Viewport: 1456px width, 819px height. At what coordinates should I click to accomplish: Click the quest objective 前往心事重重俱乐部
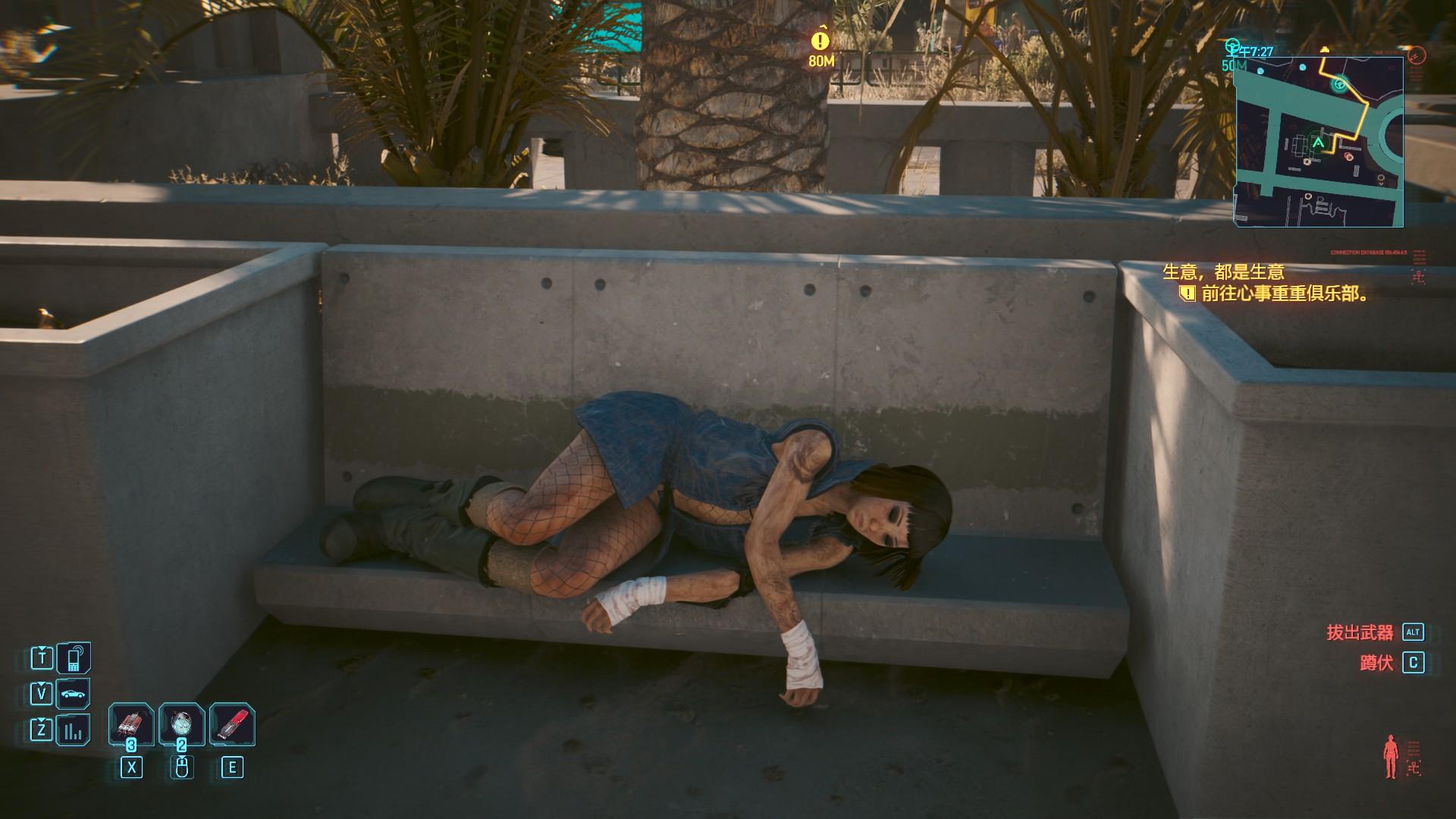[x=1285, y=293]
